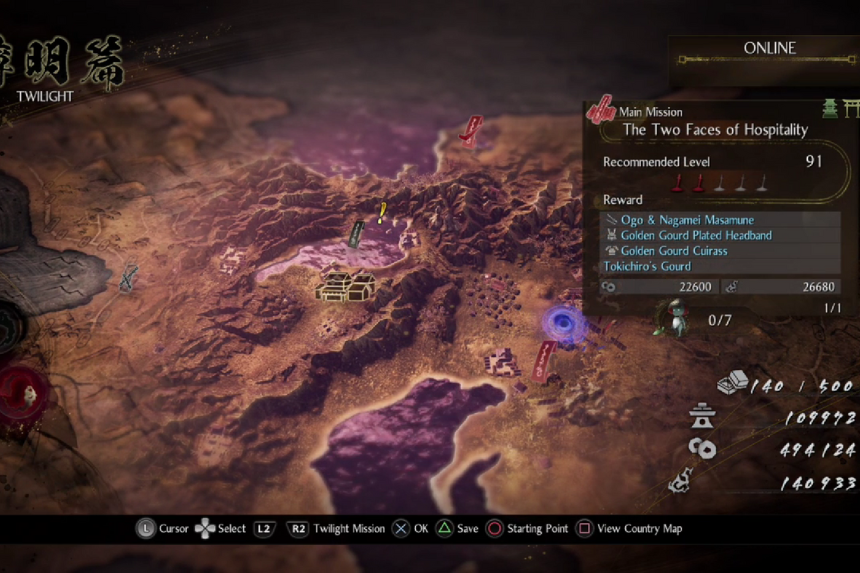The image size is (860, 573).
Task: View the Tokichiro's Gourd reward entry
Action: (x=646, y=267)
